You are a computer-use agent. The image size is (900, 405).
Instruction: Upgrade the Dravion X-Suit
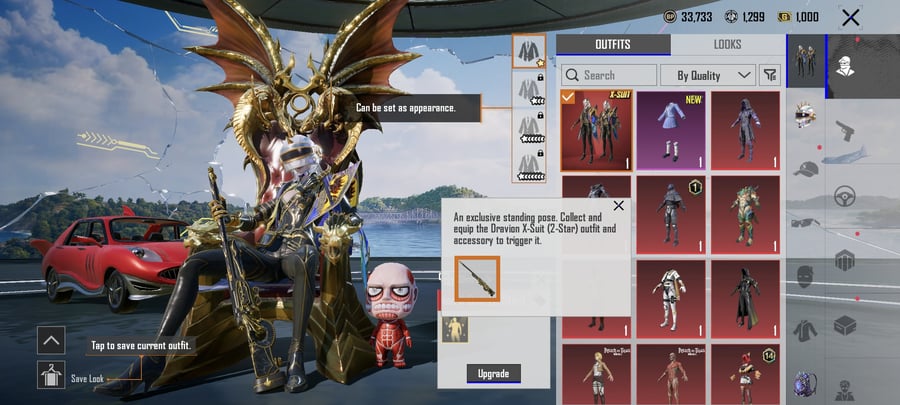(493, 374)
